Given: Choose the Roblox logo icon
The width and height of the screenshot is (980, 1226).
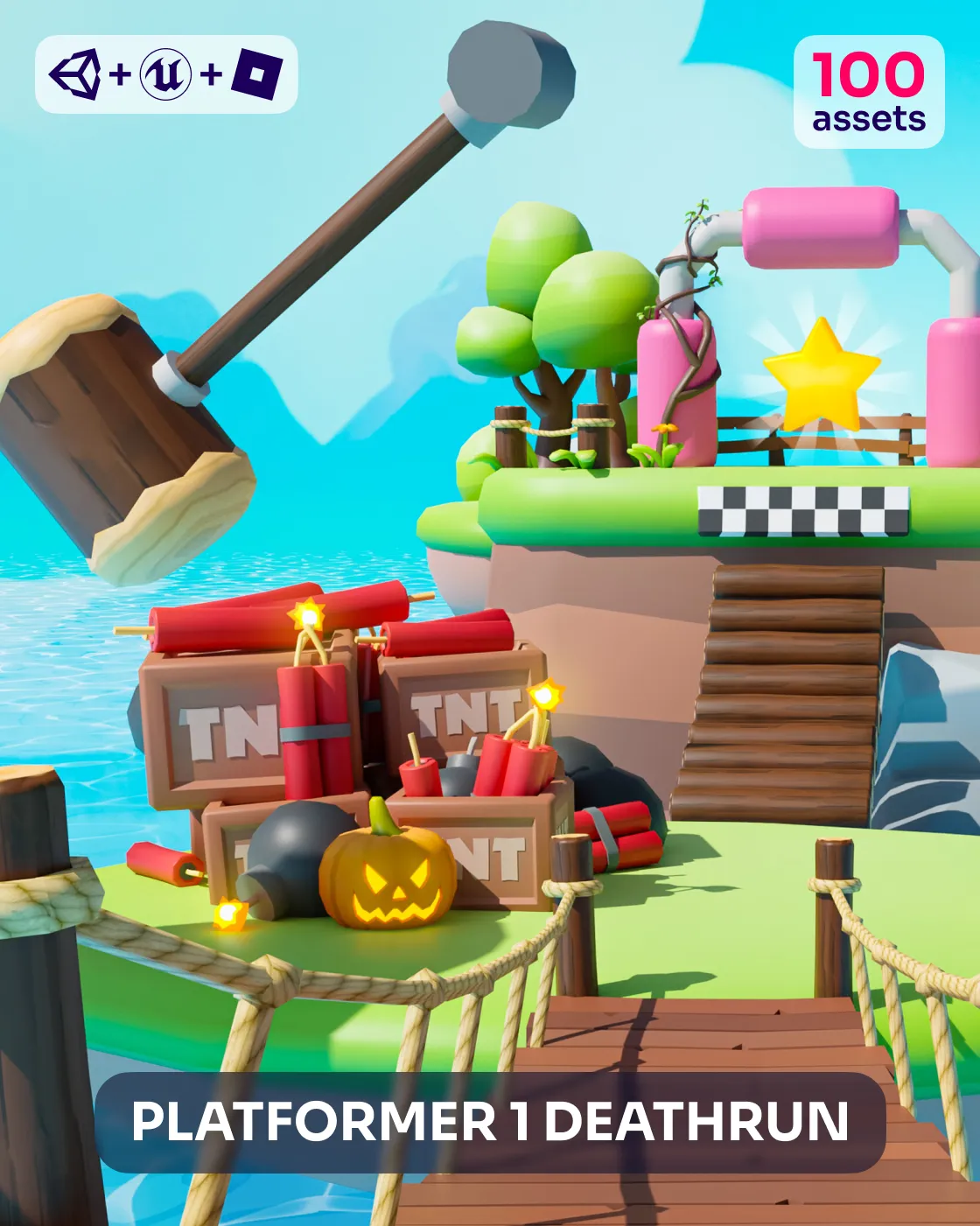Looking at the screenshot, I should click(x=257, y=74).
